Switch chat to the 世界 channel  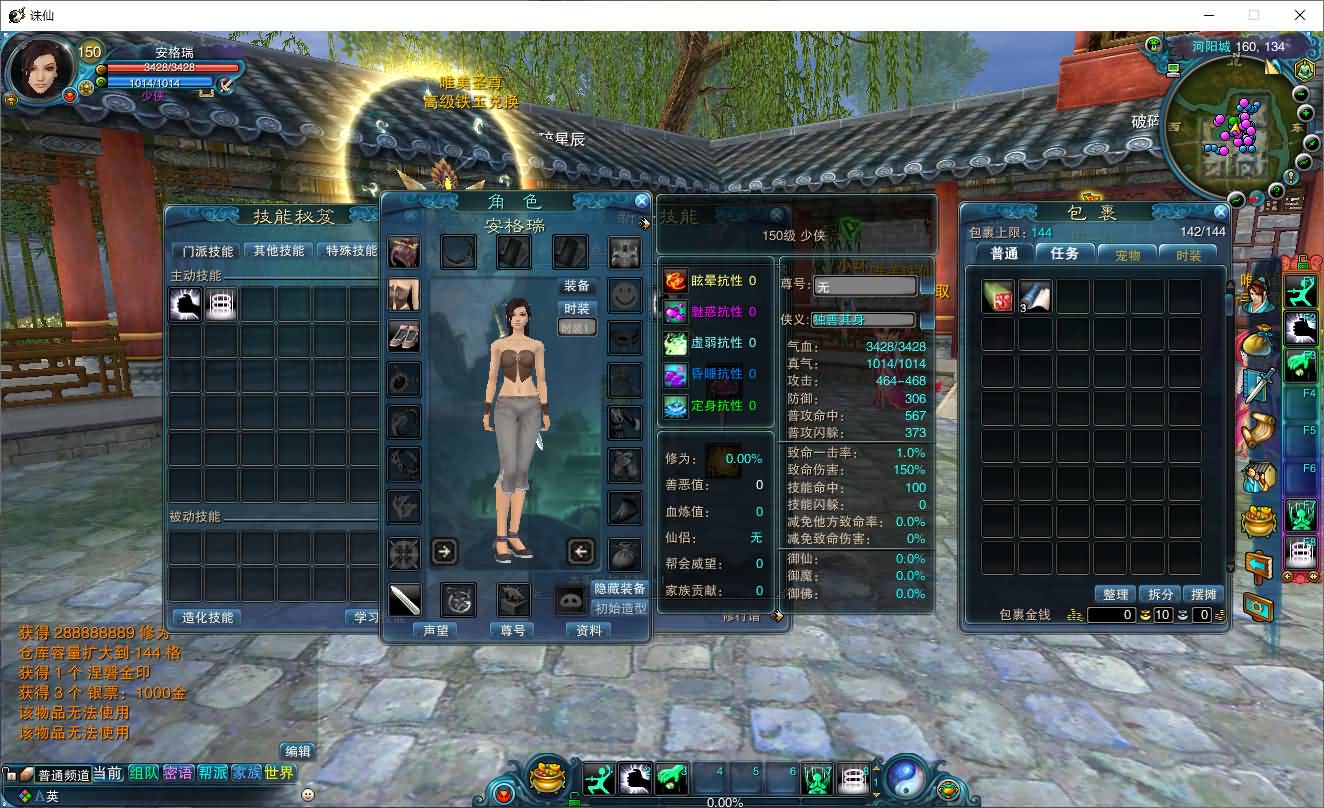point(279,773)
